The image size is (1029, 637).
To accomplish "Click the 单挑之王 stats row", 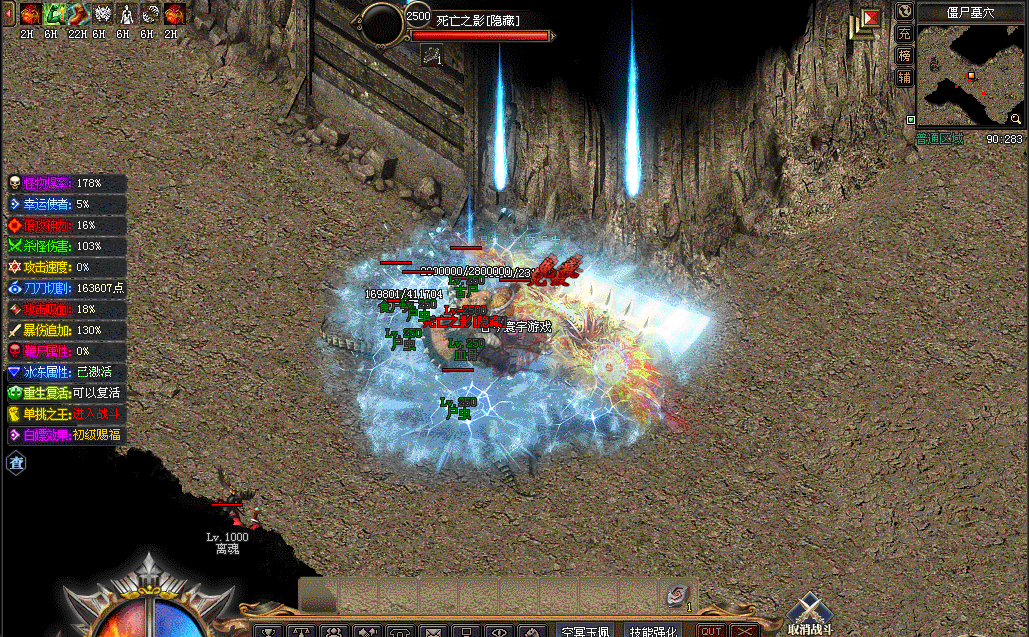I will (65, 414).
